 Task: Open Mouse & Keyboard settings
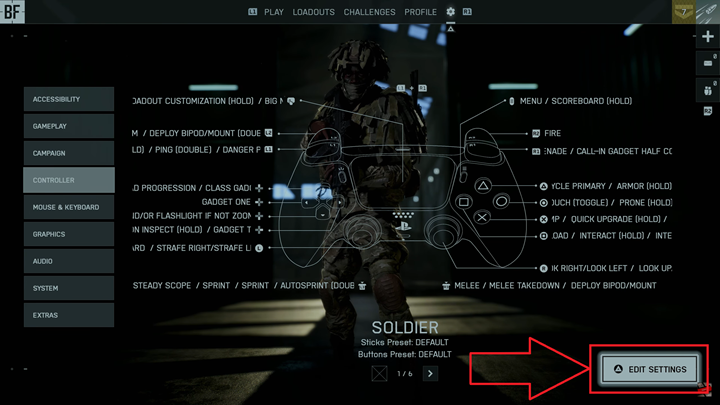(x=69, y=208)
